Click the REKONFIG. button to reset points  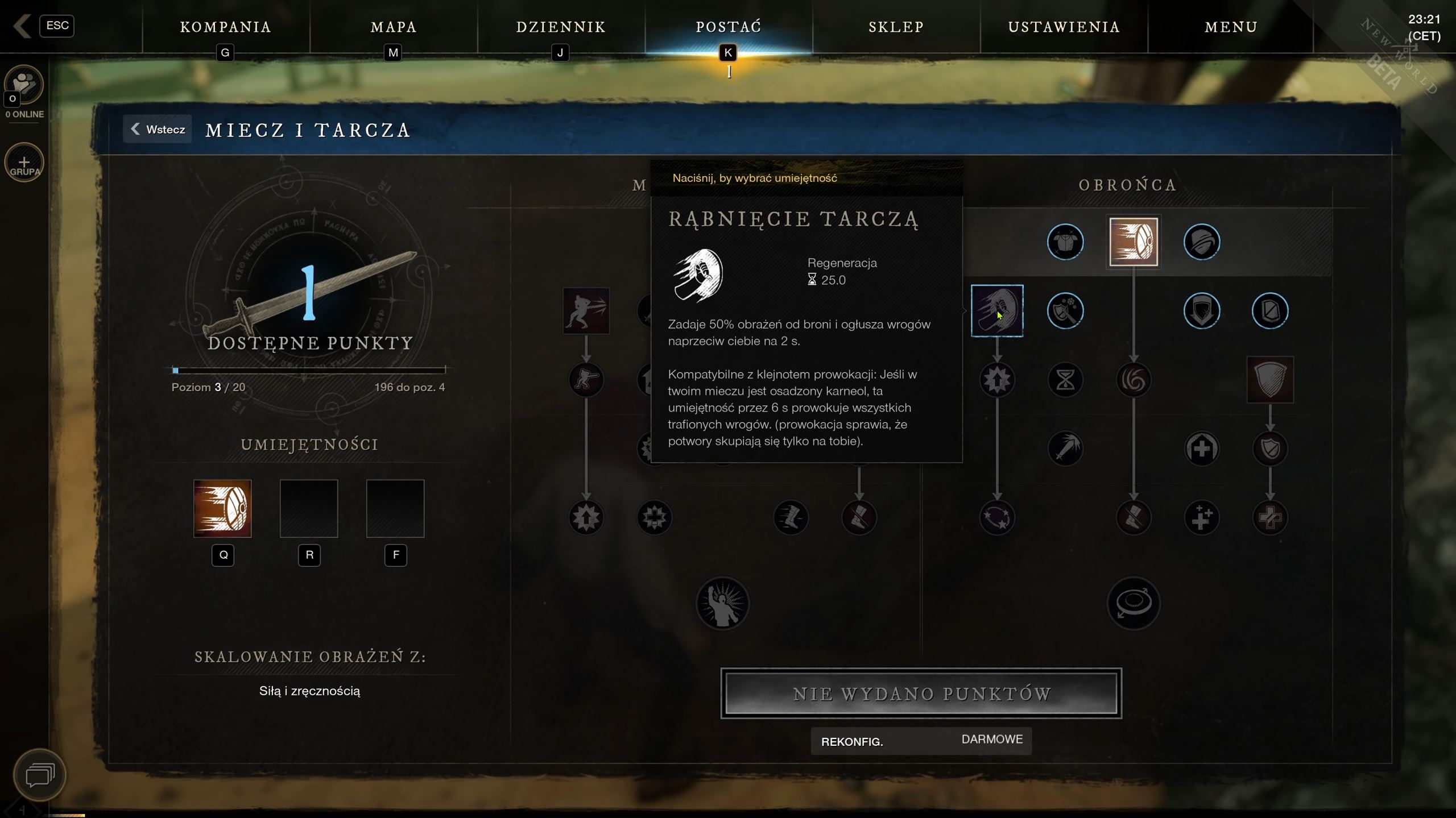coord(851,741)
